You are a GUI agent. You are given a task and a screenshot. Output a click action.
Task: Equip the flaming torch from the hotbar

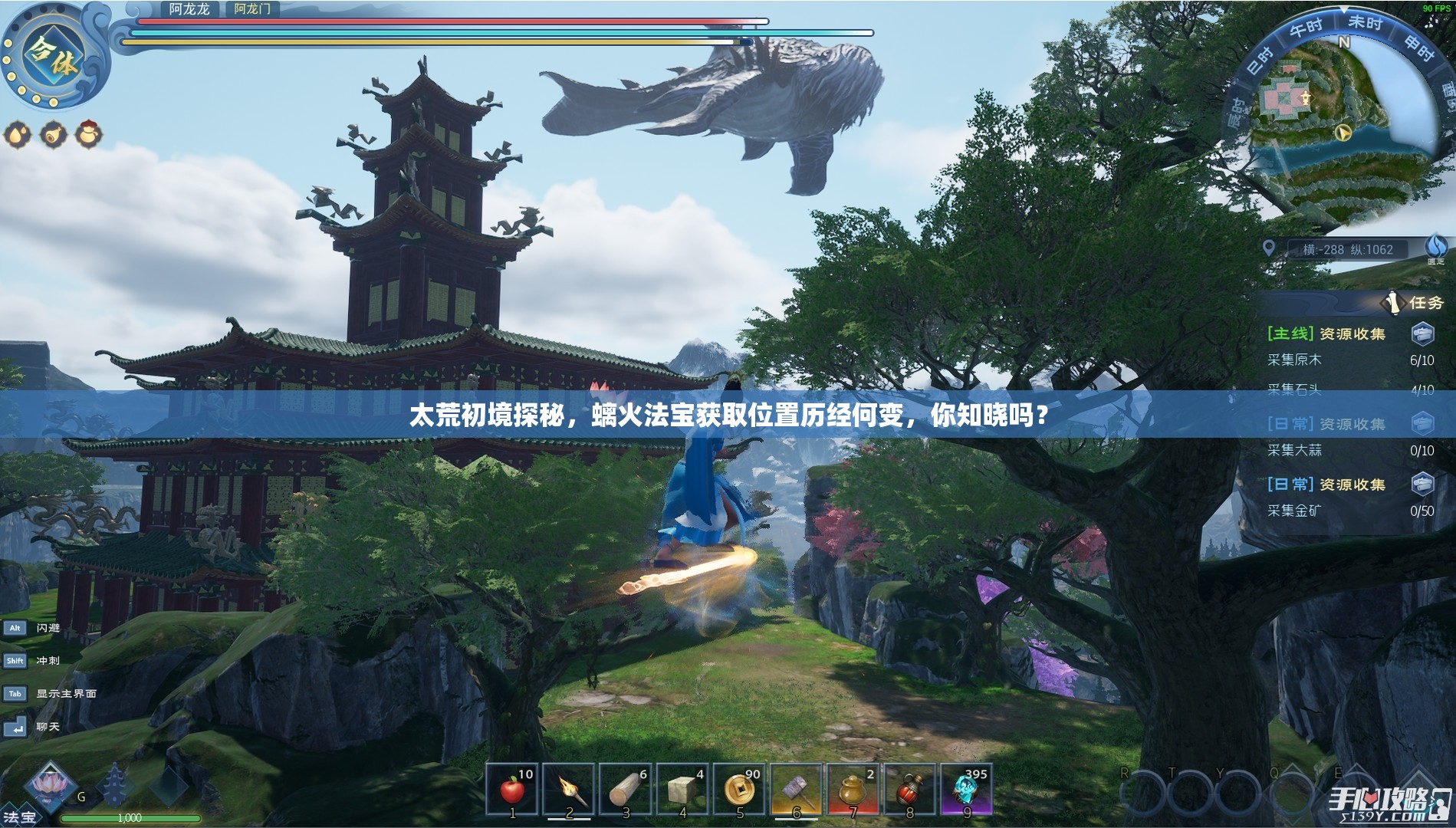[x=569, y=790]
